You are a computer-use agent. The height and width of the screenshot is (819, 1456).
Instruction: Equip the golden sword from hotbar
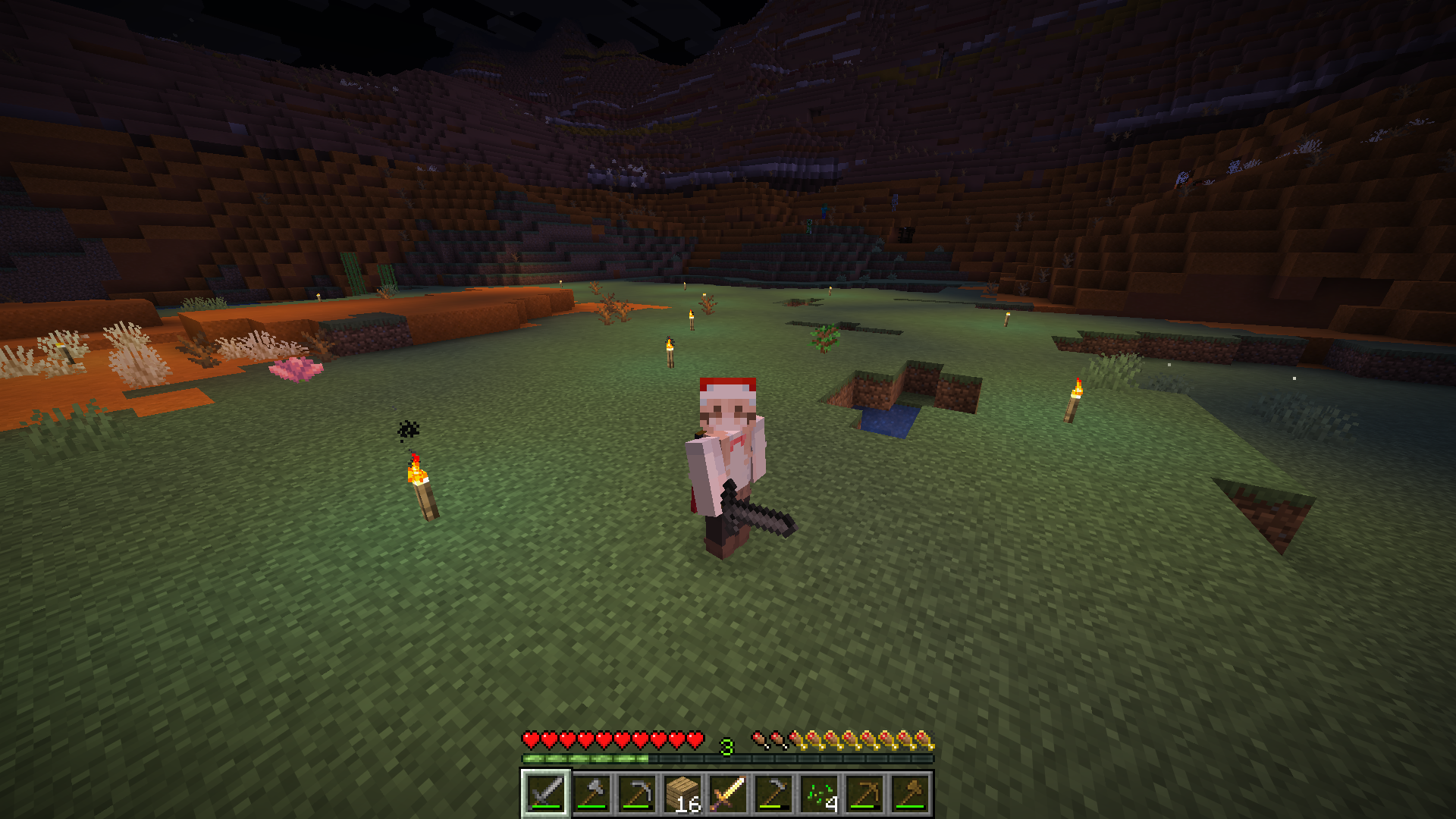coord(727,794)
